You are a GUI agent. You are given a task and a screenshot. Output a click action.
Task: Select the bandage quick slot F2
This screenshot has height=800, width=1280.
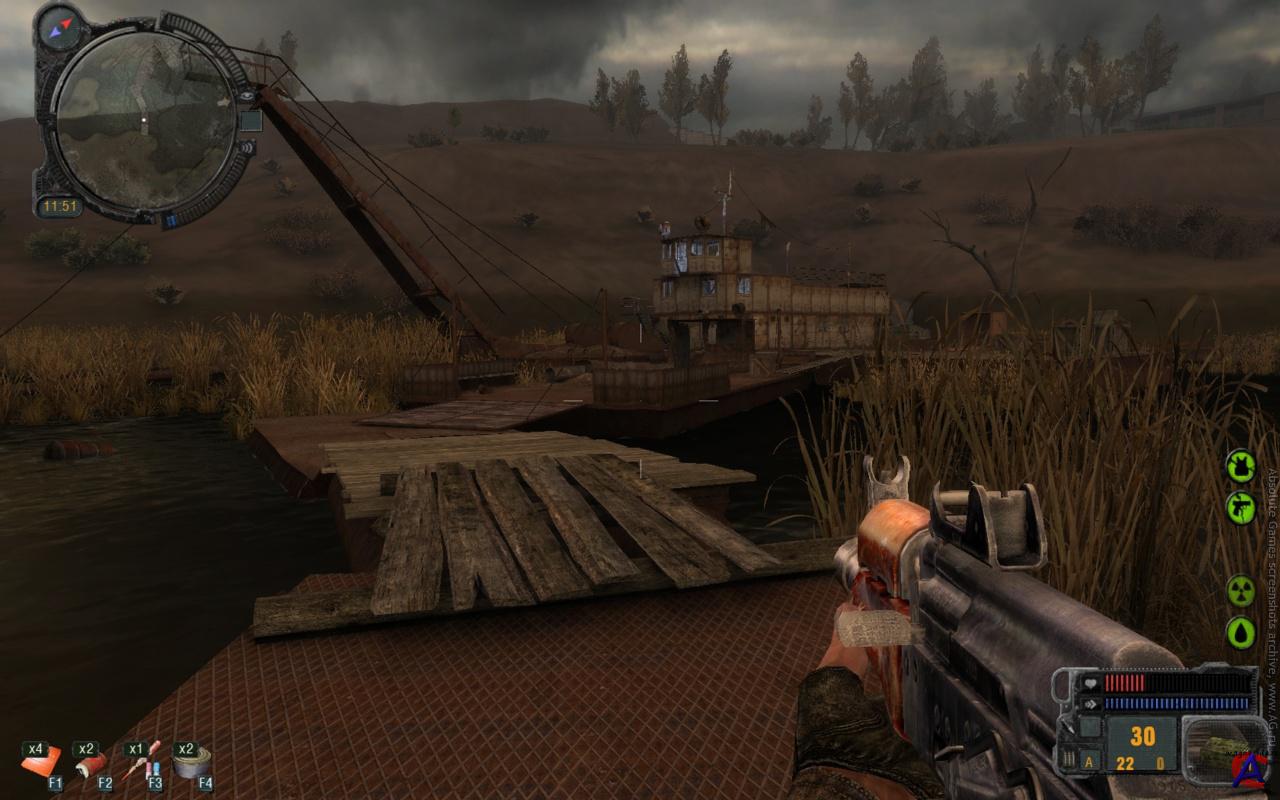[90, 764]
